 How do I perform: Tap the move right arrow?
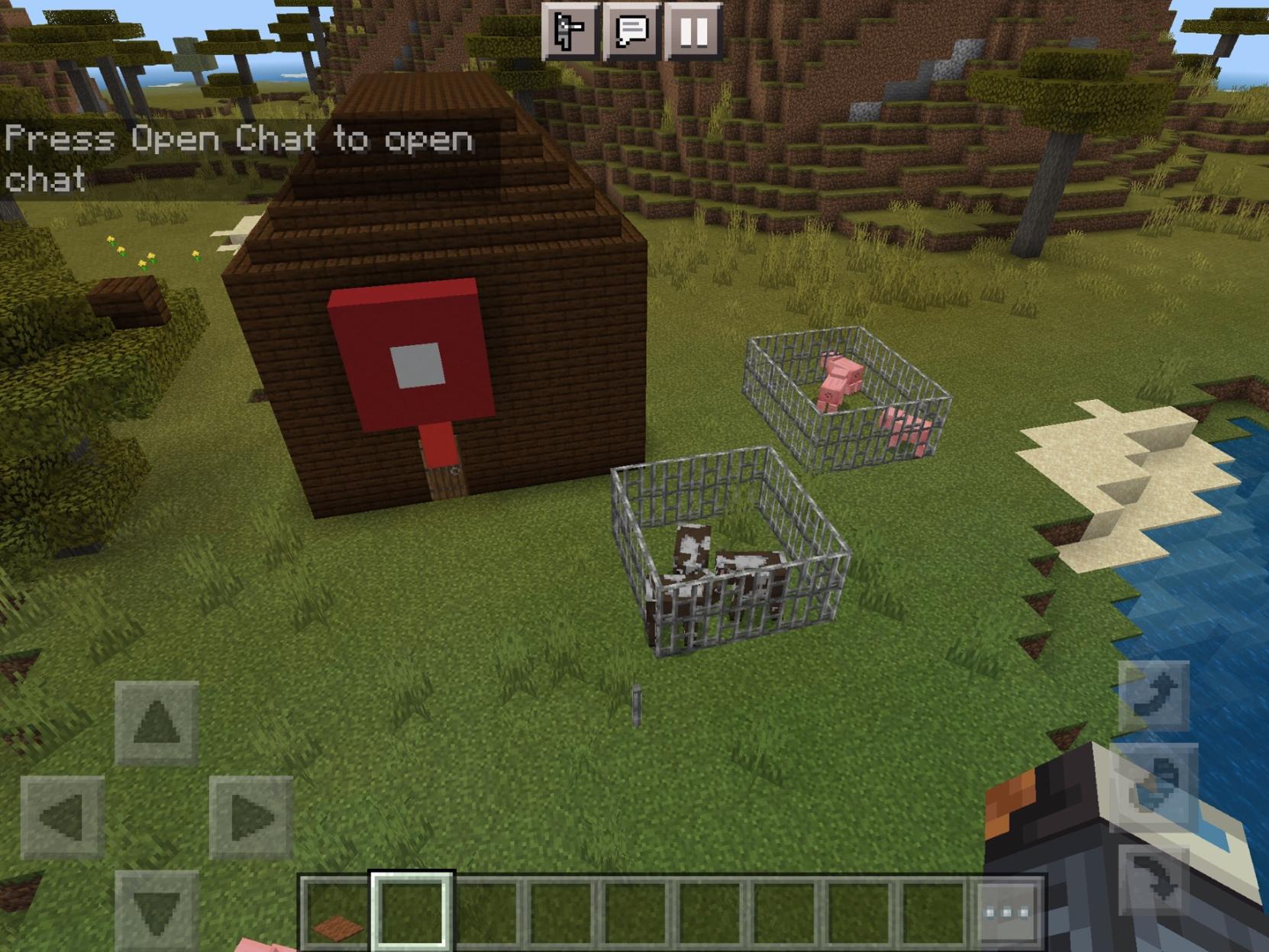[x=251, y=817]
